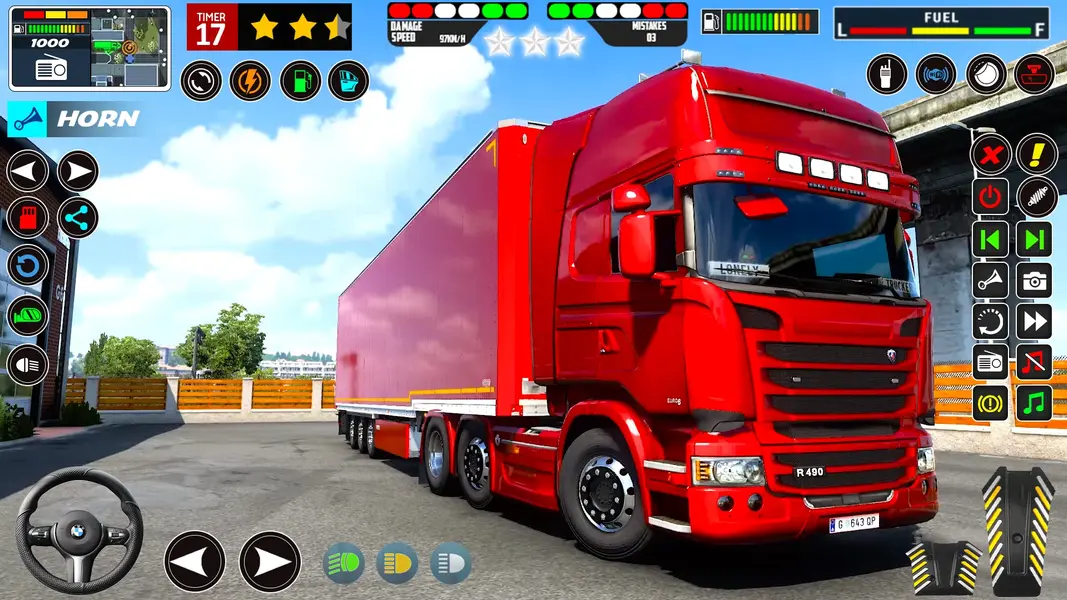Click the steering wheel control
Image resolution: width=1067 pixels, height=600 pixels.
pyautogui.click(x=79, y=530)
